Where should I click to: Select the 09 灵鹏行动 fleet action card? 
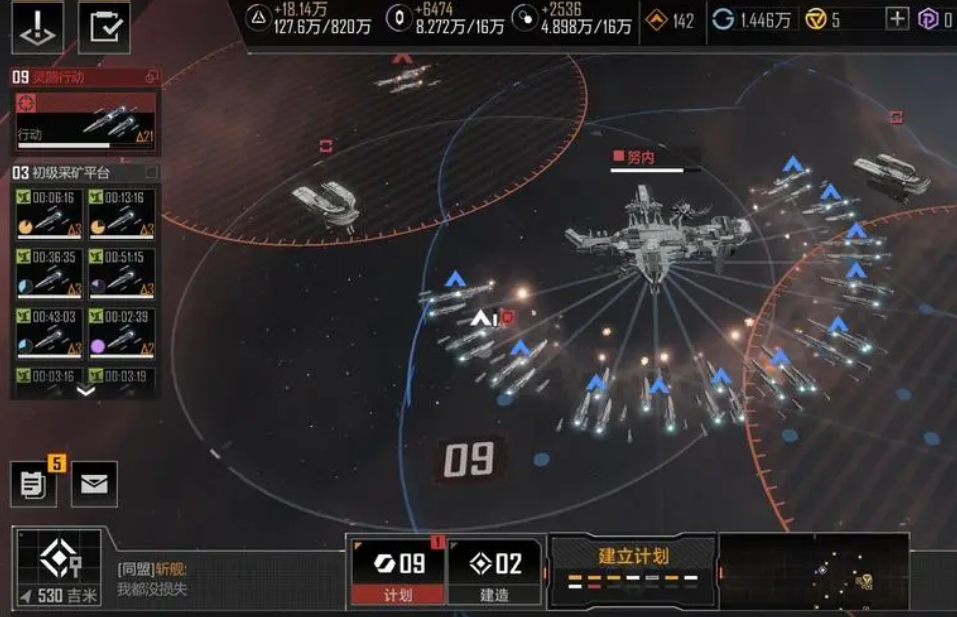click(x=85, y=119)
